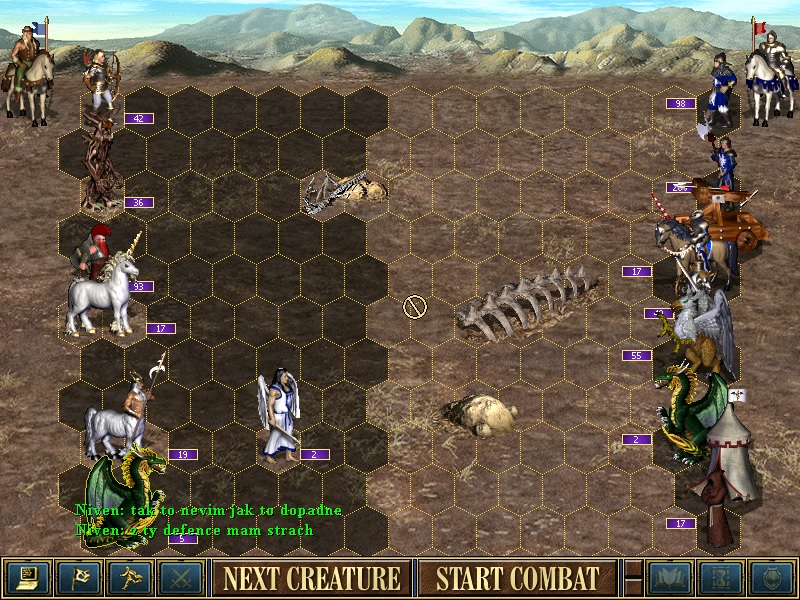Surrender using the white flag button
The image size is (800, 600).
pos(78,578)
